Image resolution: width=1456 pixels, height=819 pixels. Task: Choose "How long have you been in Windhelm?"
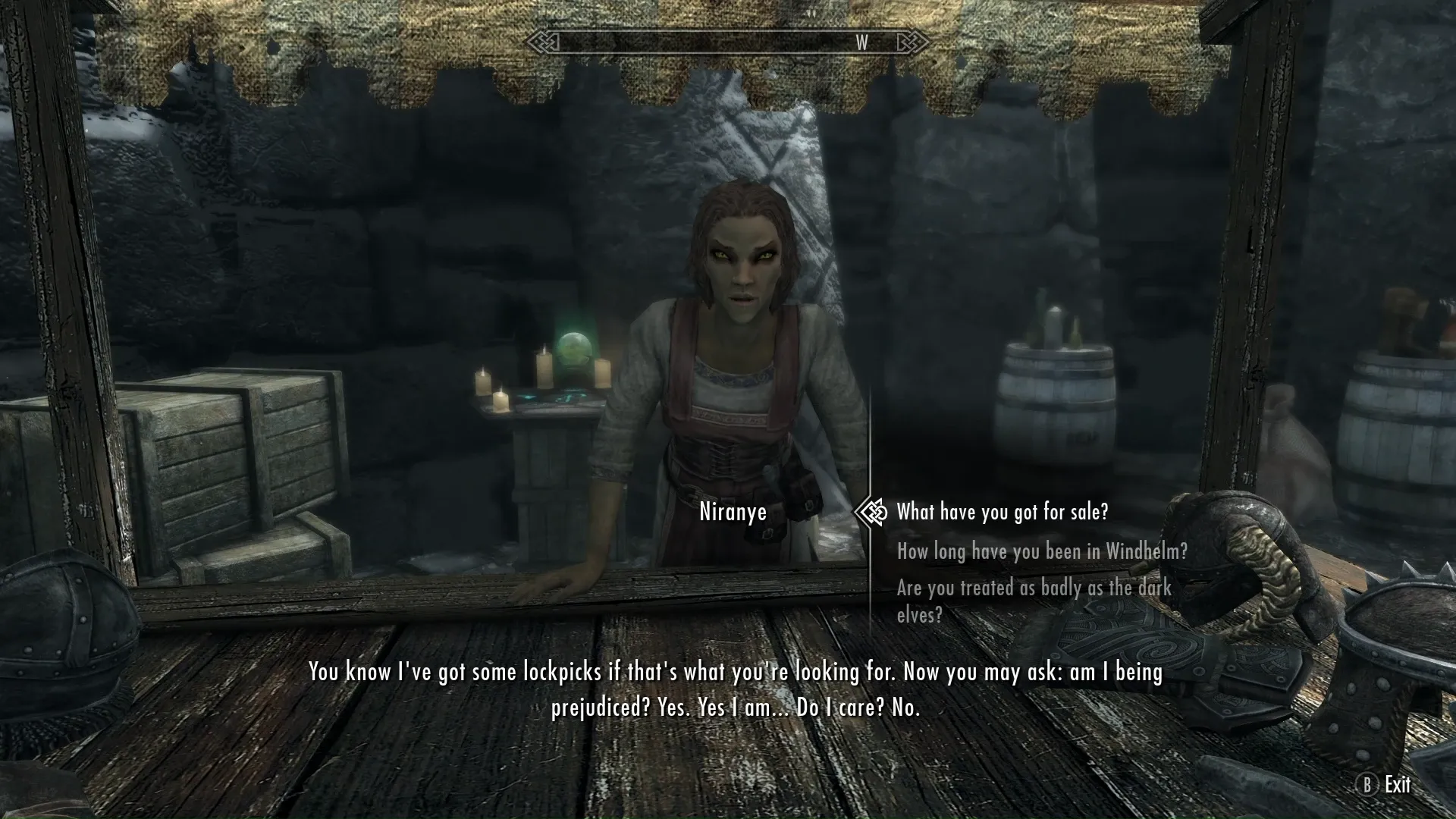pyautogui.click(x=1041, y=551)
